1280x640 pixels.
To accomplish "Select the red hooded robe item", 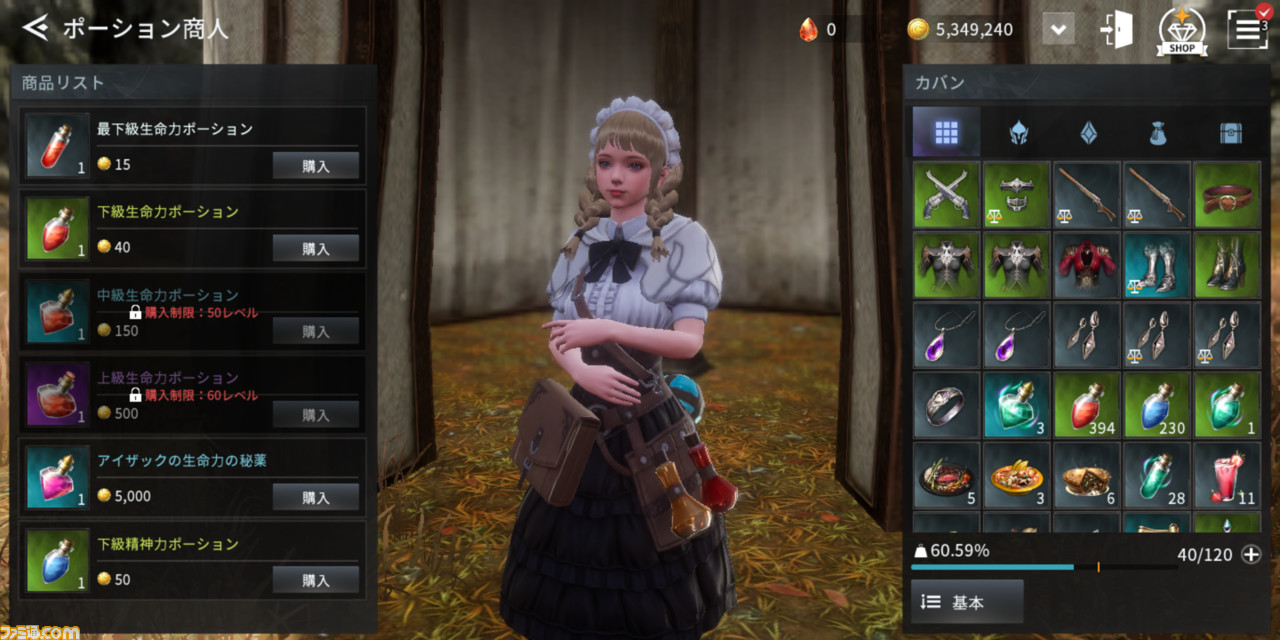I will point(1087,265).
